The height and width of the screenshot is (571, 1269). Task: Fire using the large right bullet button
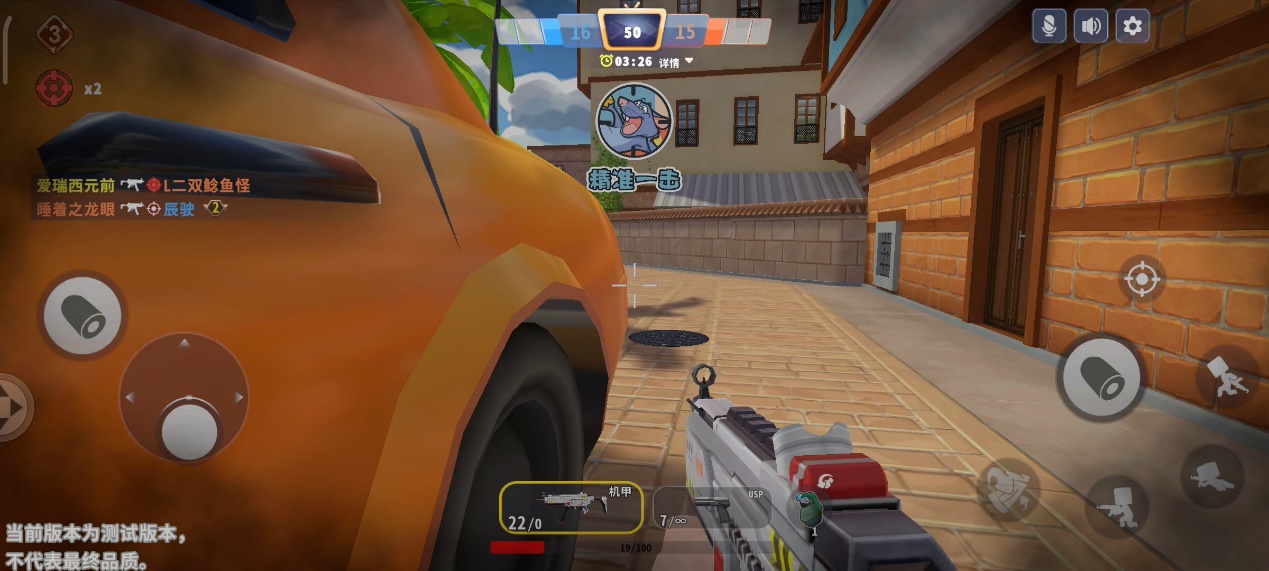pos(1100,377)
